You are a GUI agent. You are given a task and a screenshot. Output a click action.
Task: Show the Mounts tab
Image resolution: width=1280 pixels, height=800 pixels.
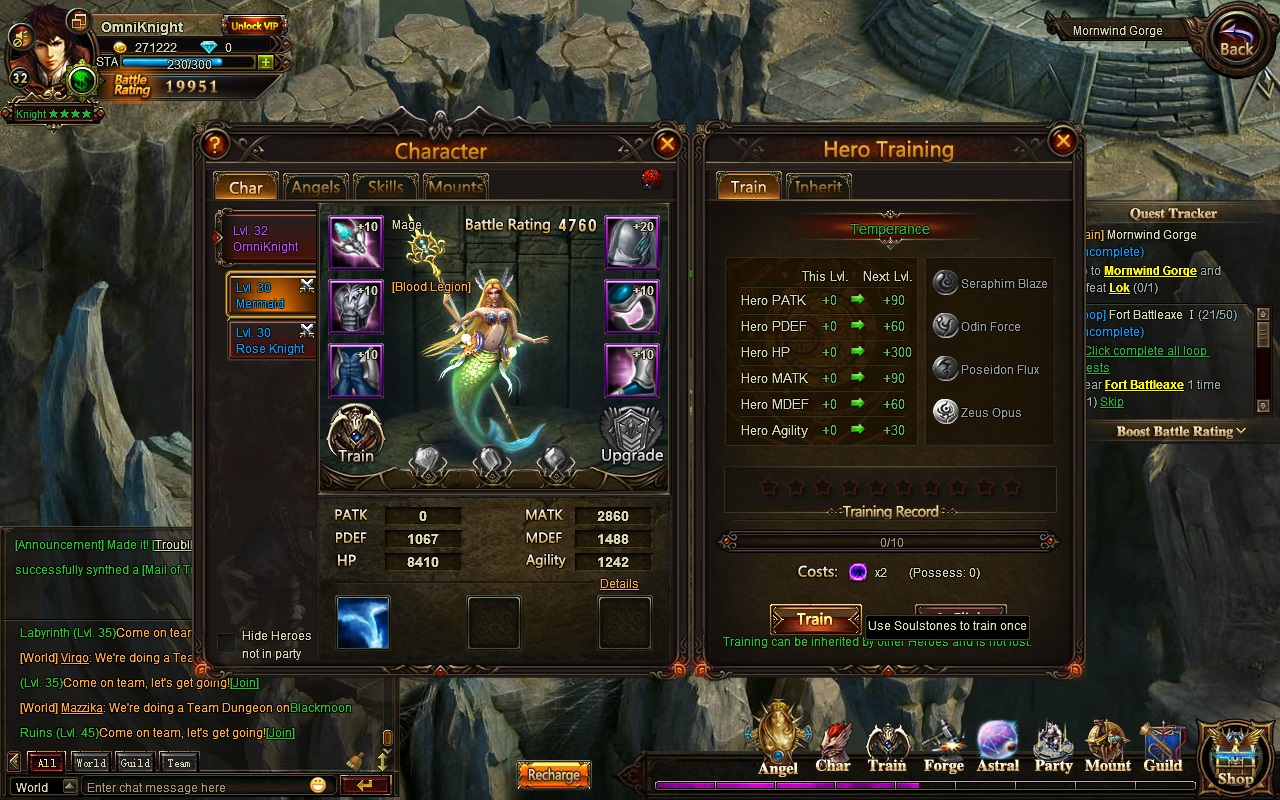point(455,187)
